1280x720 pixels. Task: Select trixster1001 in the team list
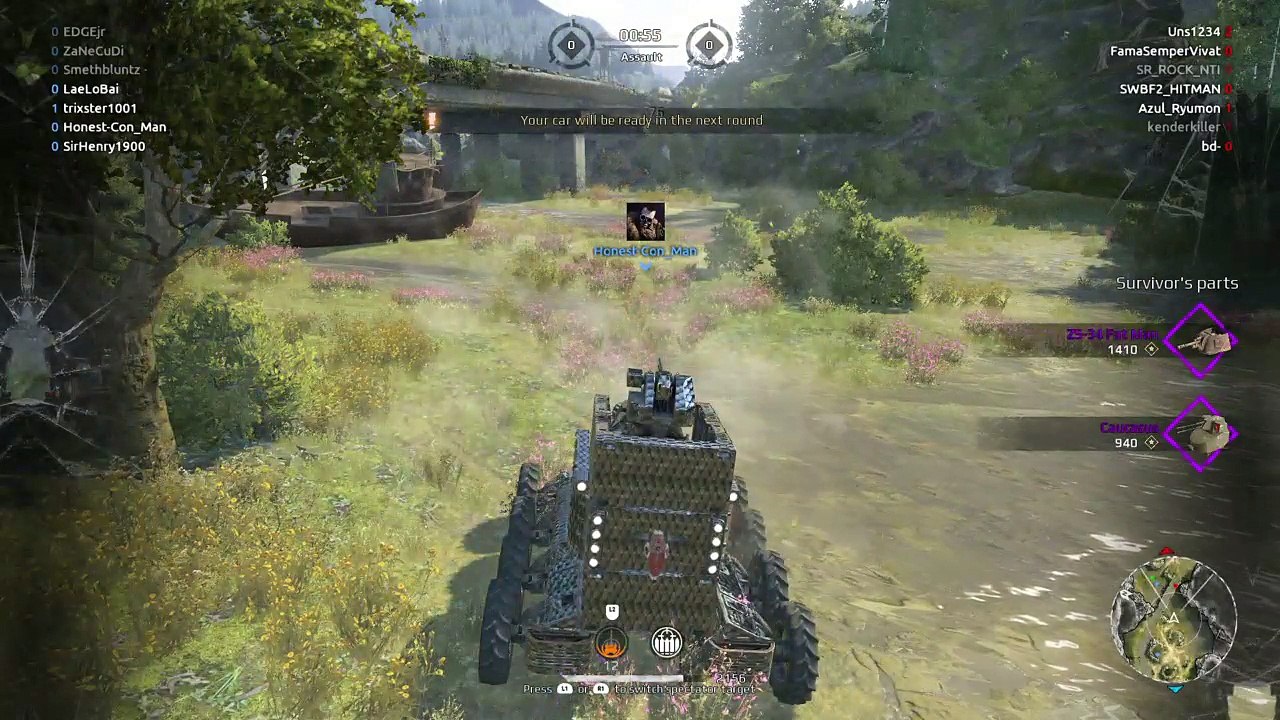tap(99, 108)
